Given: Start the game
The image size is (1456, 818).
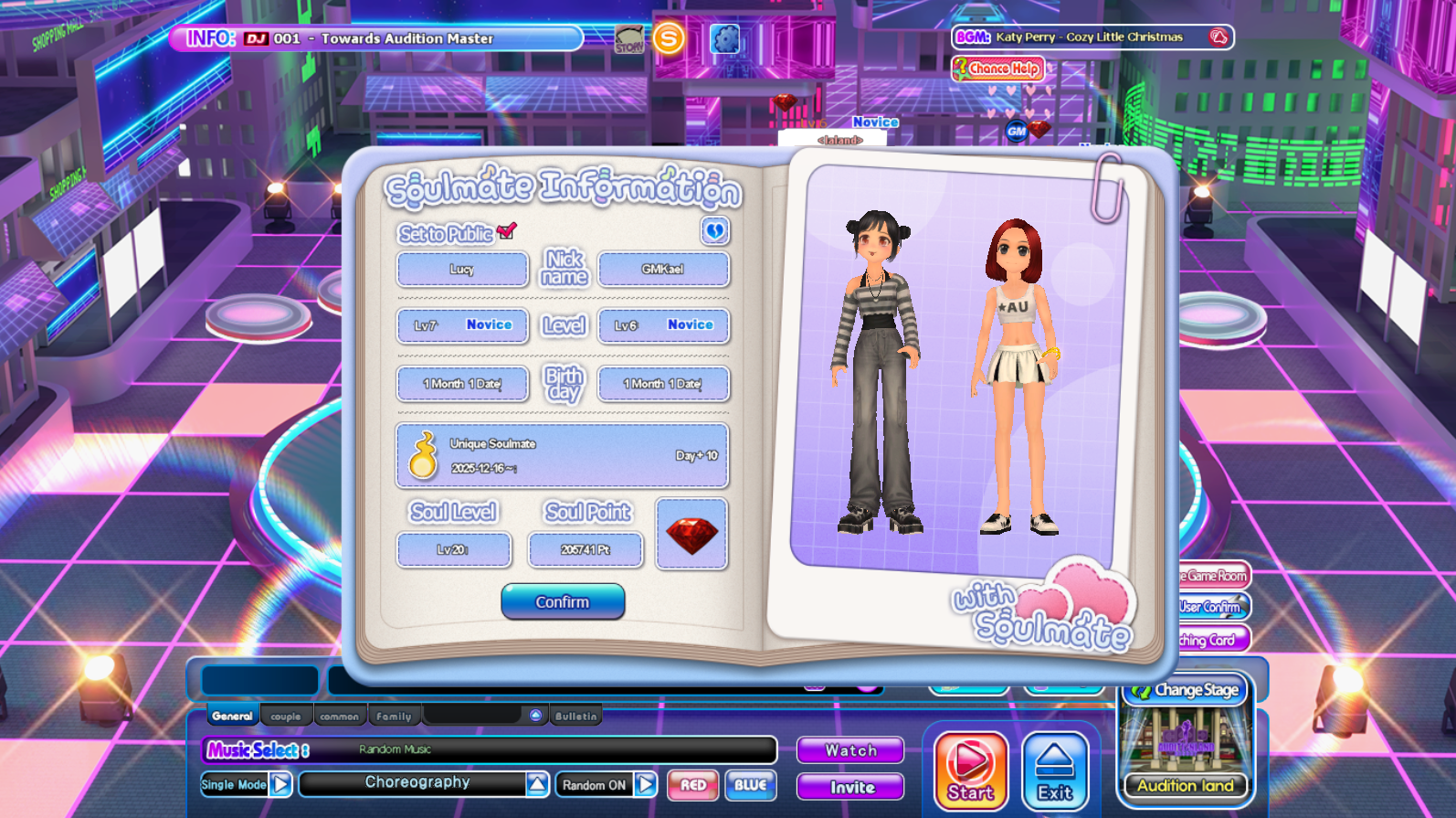Looking at the screenshot, I should point(970,770).
